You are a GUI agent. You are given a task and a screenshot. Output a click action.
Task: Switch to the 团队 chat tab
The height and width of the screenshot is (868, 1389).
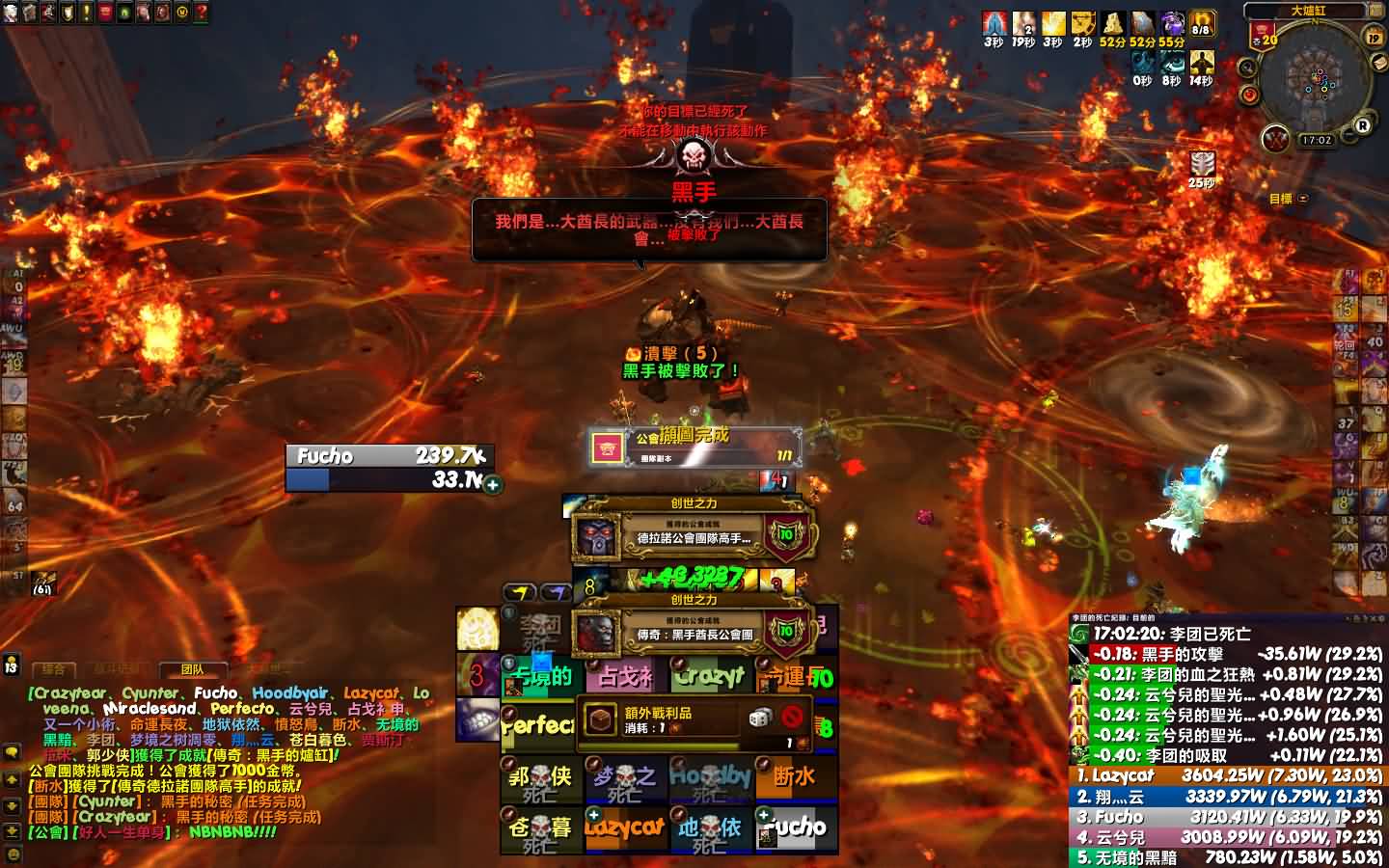coord(192,669)
